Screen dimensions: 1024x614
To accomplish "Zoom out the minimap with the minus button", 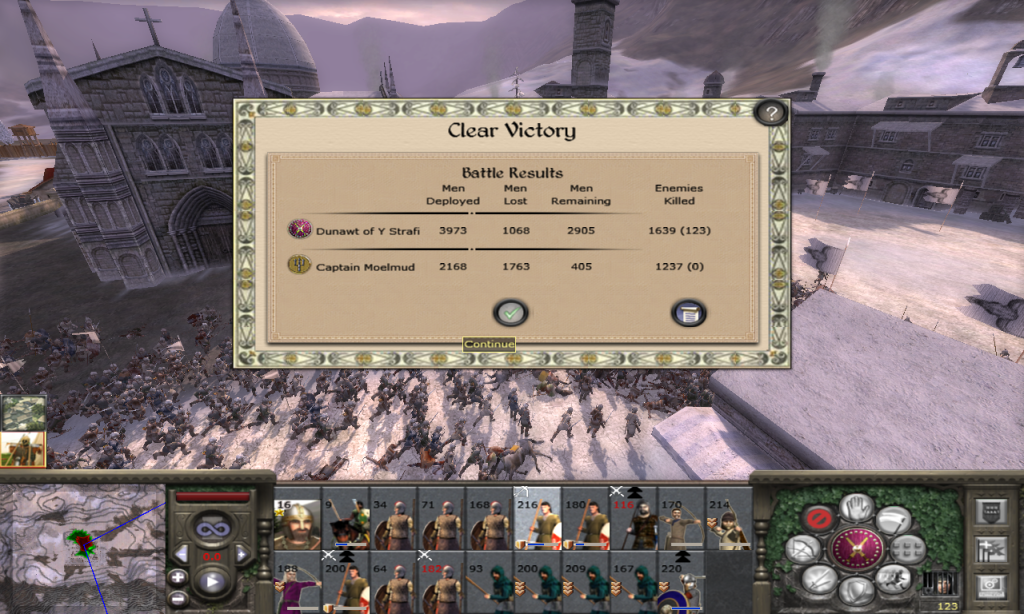I will click(x=177, y=599).
